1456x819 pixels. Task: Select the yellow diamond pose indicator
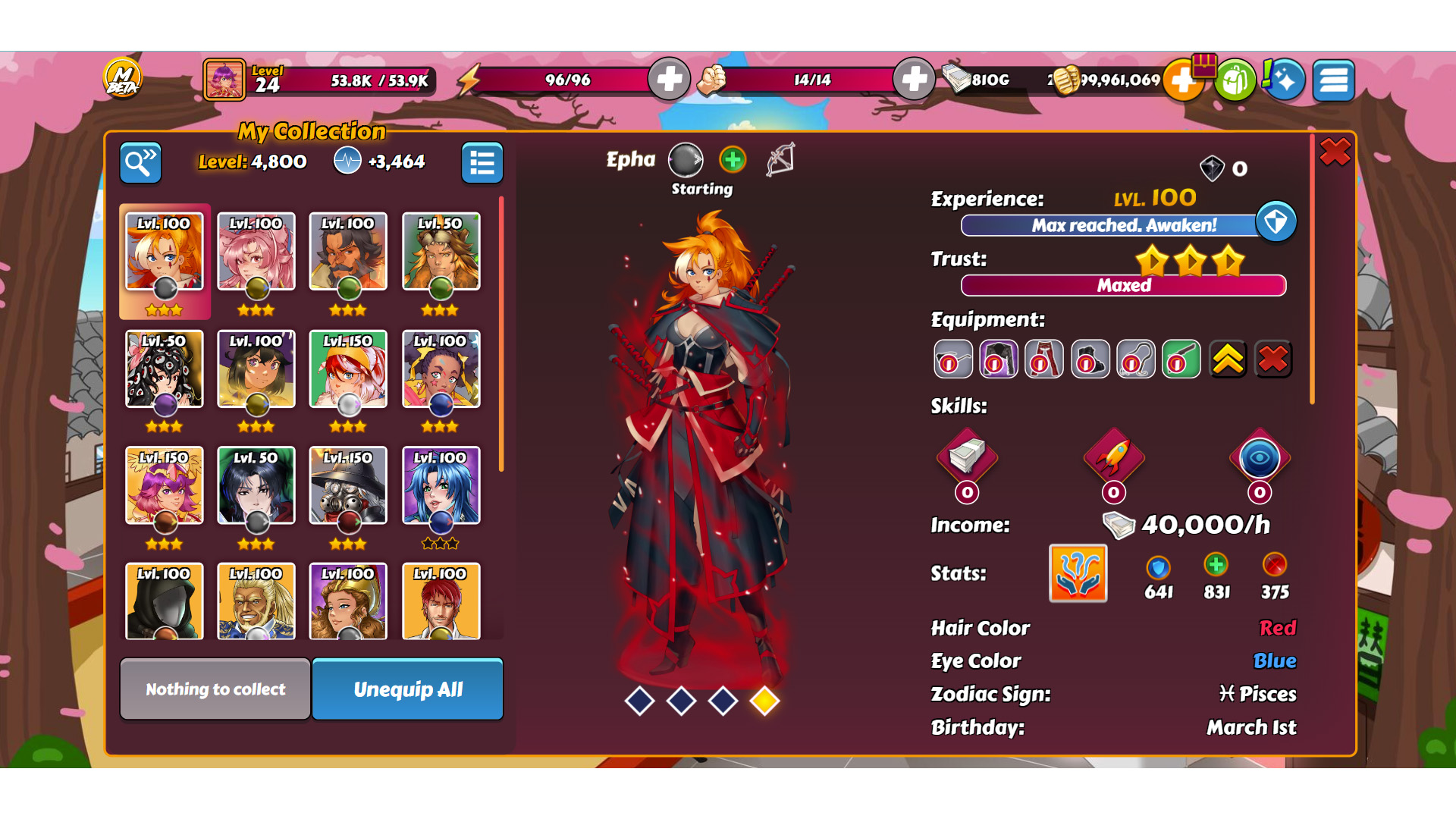coord(764,701)
